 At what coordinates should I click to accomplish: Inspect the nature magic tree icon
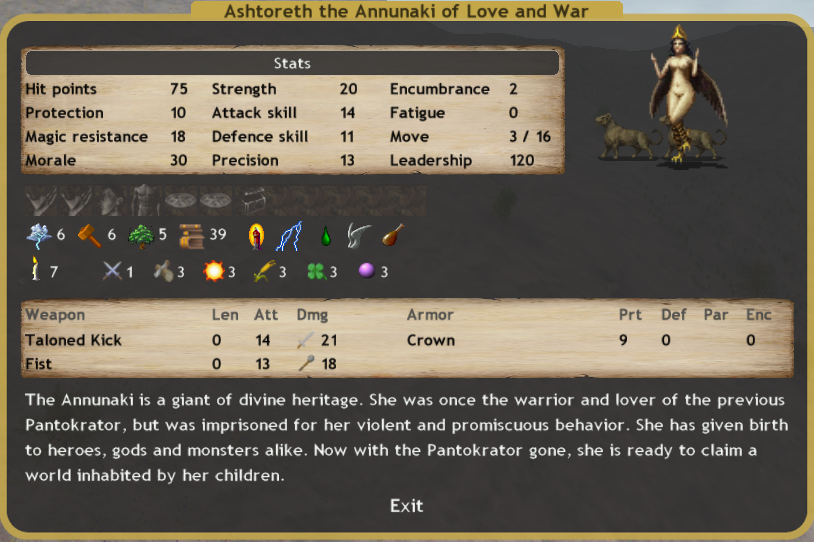(141, 236)
